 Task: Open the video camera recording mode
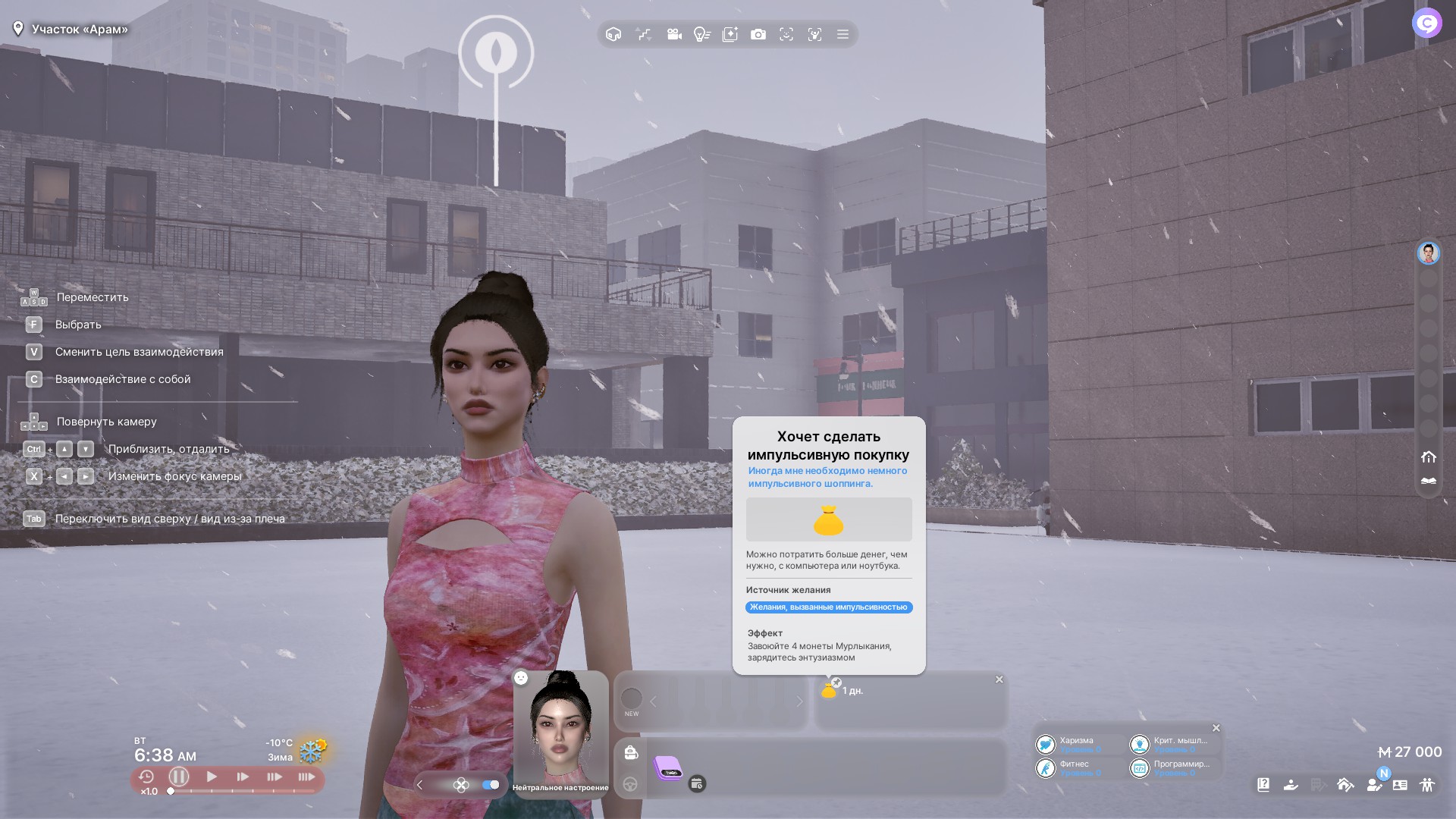click(x=673, y=34)
